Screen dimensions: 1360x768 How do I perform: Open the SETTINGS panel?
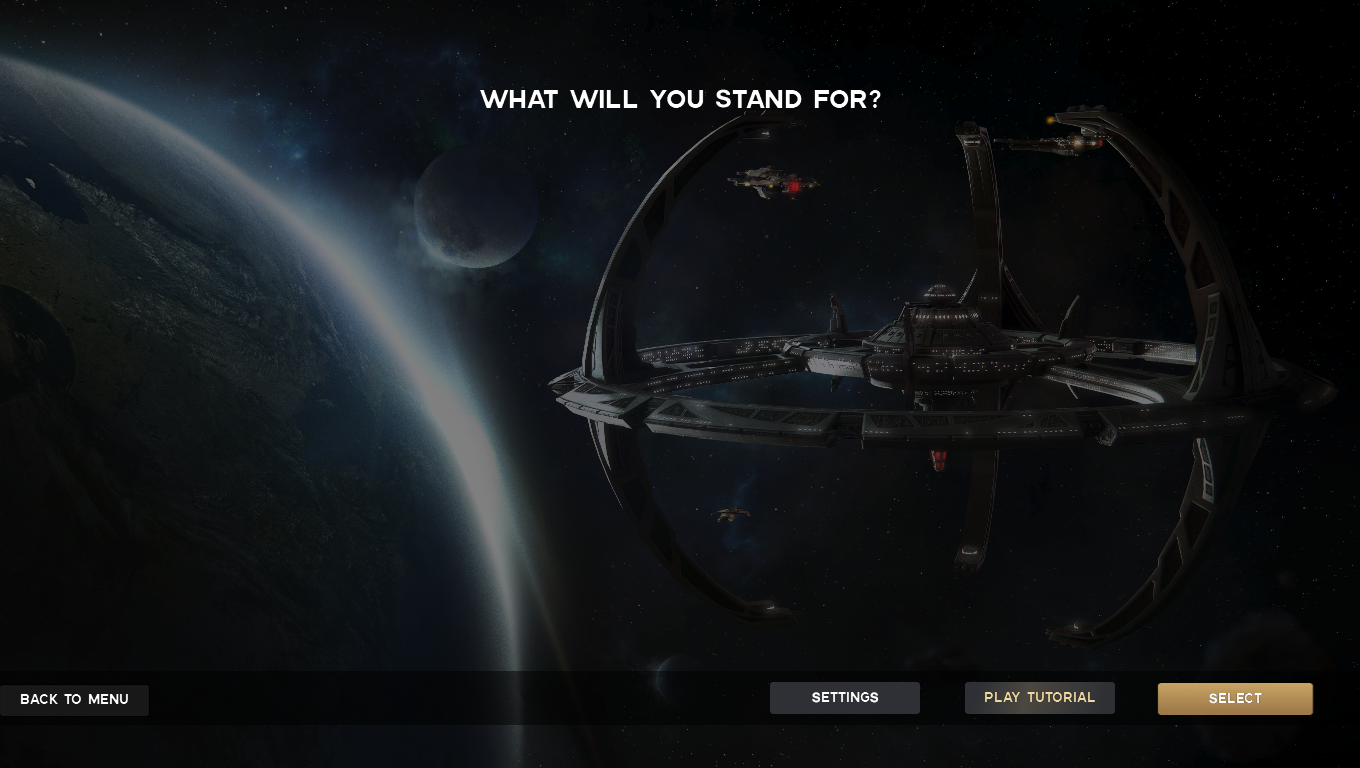tap(845, 697)
